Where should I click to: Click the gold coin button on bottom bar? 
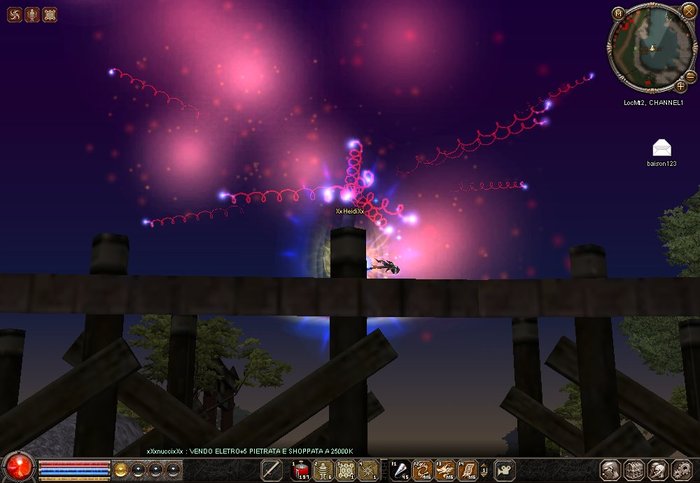(121, 468)
